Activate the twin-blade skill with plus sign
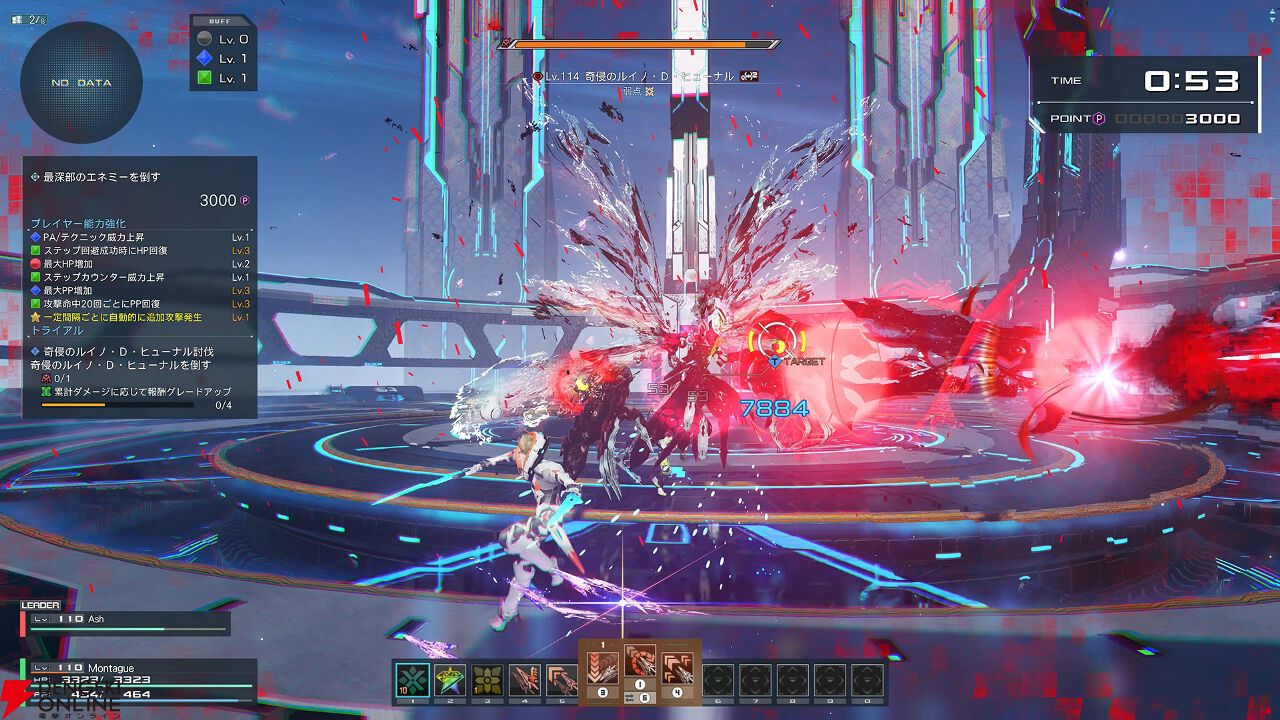This screenshot has width=1280, height=720. click(524, 680)
